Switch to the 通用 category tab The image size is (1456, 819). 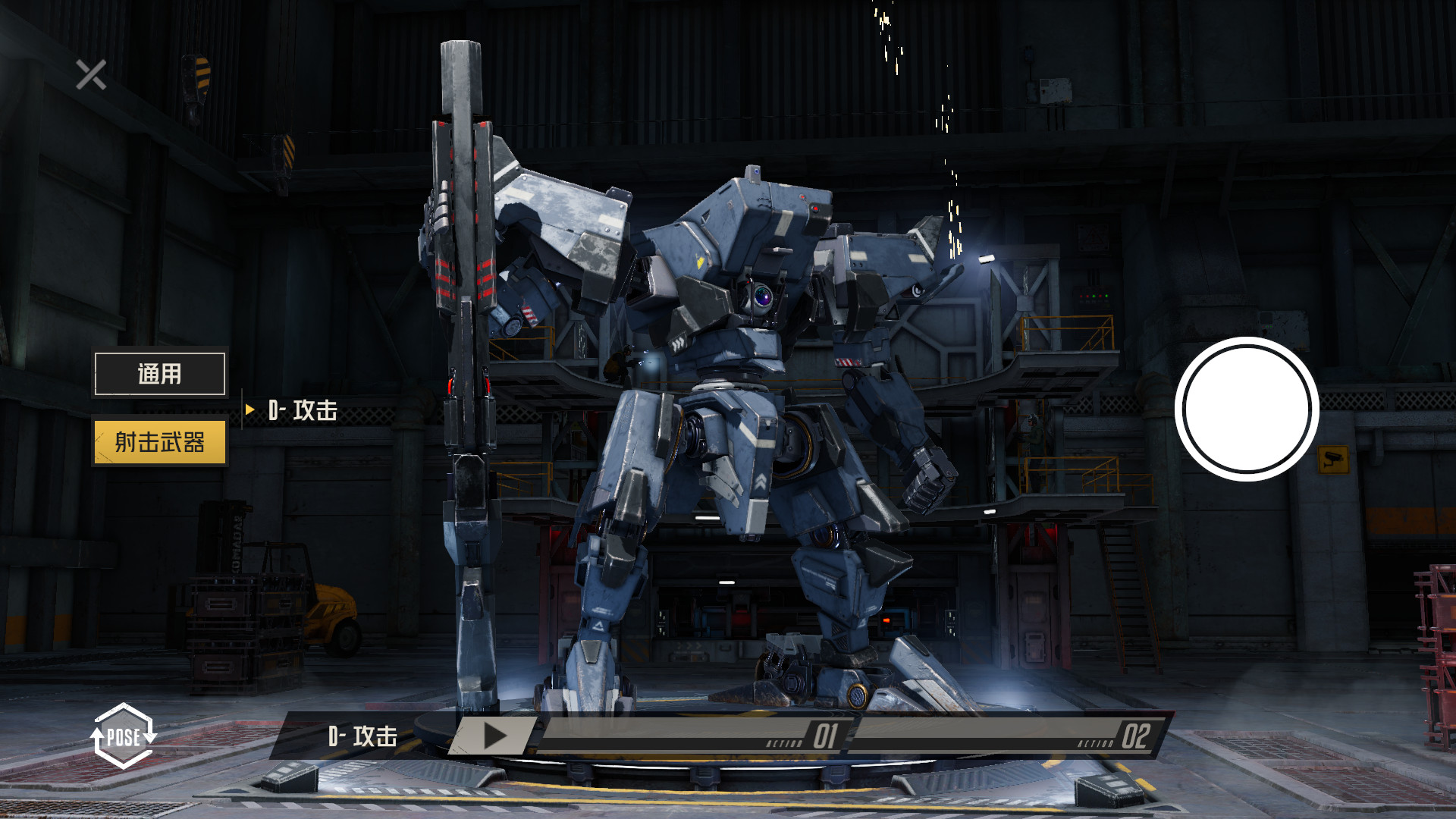click(x=159, y=373)
